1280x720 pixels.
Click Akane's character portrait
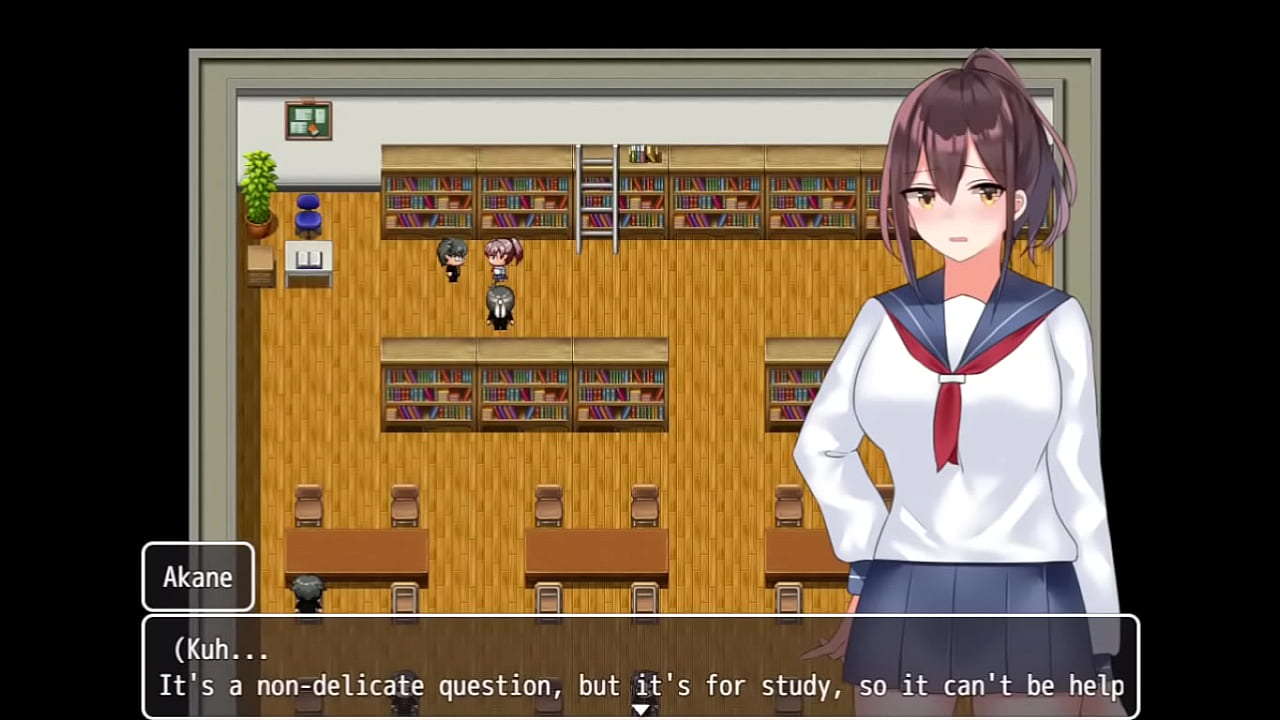click(950, 300)
